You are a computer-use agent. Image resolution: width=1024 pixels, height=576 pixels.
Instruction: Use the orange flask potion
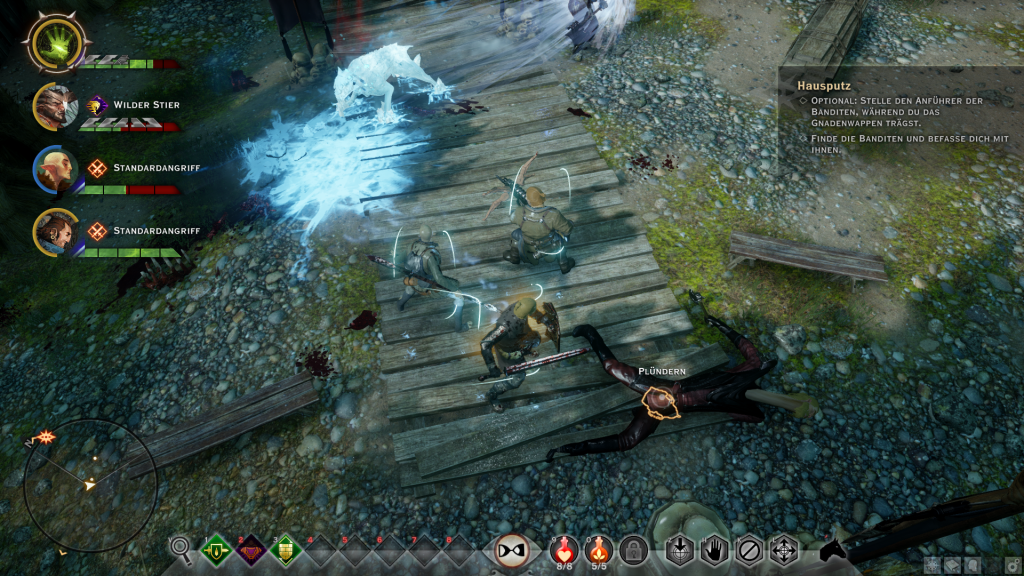(x=599, y=547)
